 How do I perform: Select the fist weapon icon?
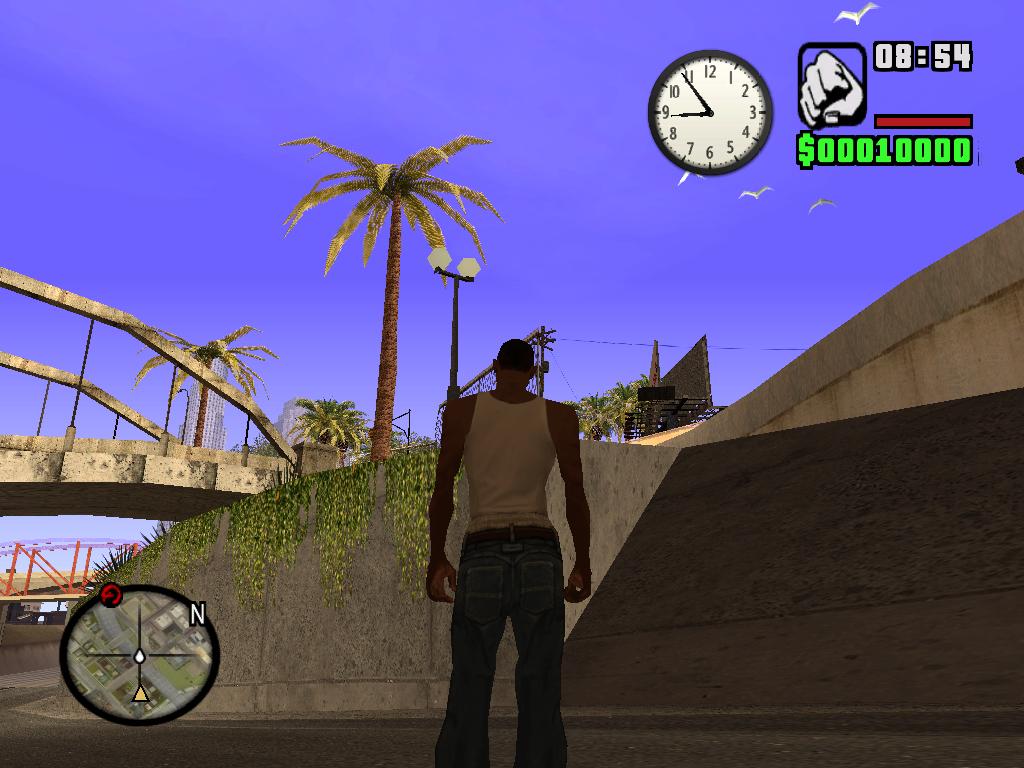point(832,85)
